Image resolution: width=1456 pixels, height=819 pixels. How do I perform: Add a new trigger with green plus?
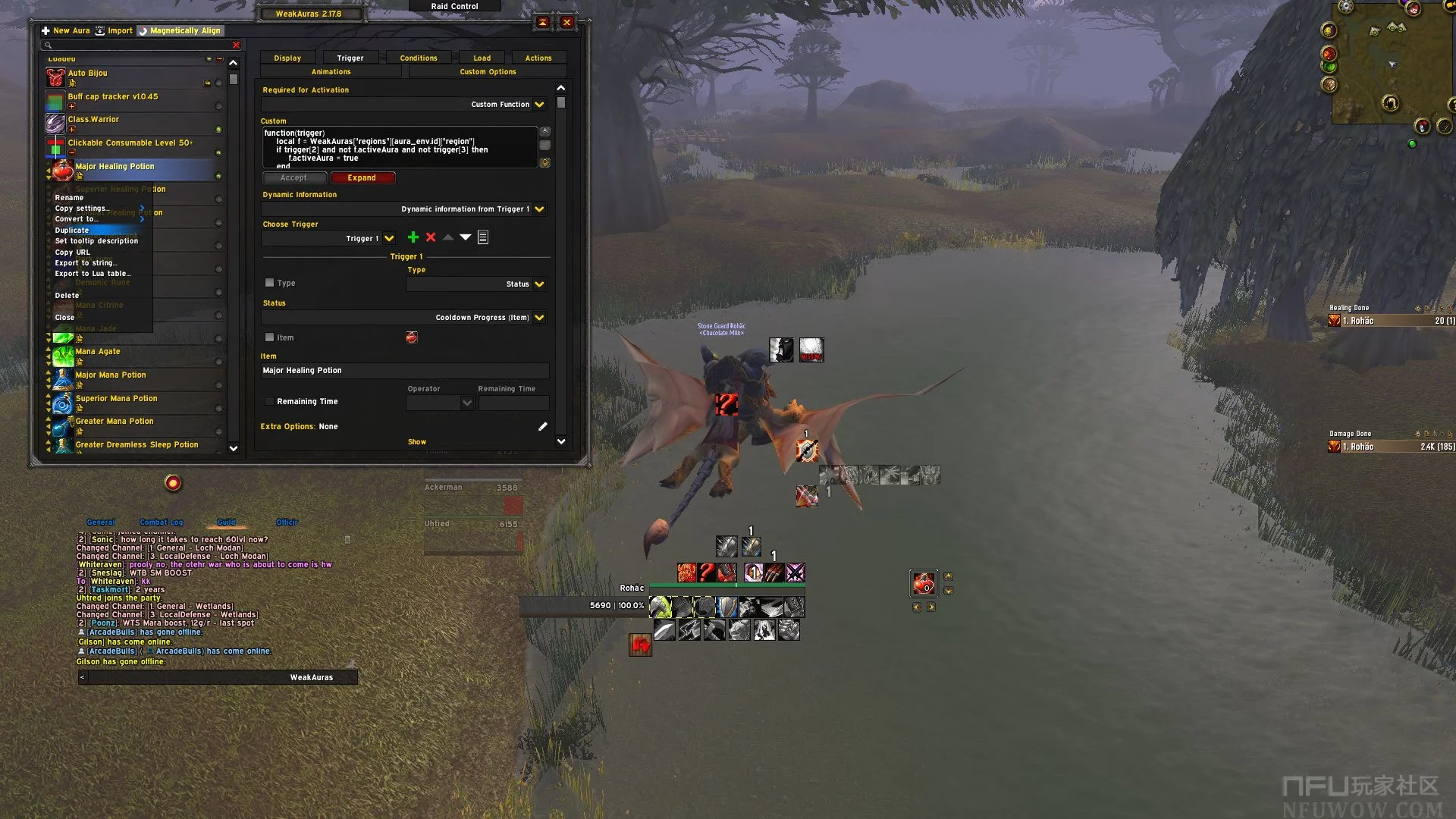click(413, 237)
